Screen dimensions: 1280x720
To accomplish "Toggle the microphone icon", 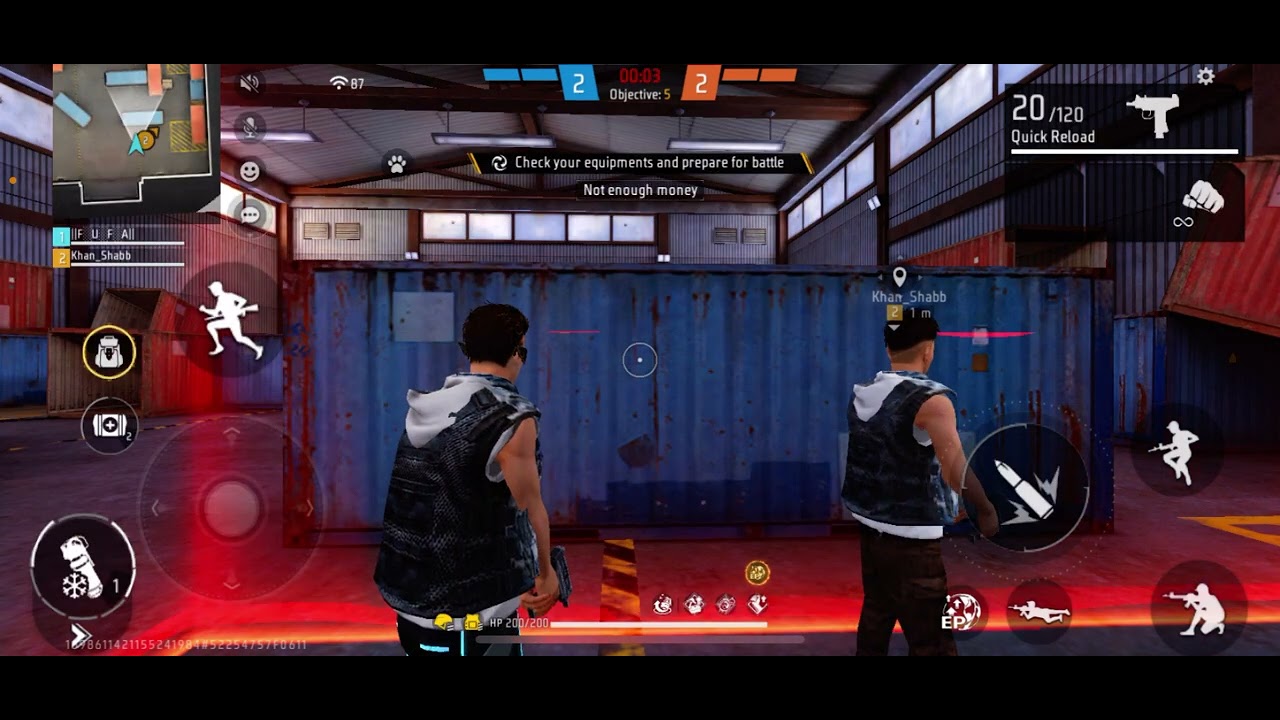I will (250, 127).
